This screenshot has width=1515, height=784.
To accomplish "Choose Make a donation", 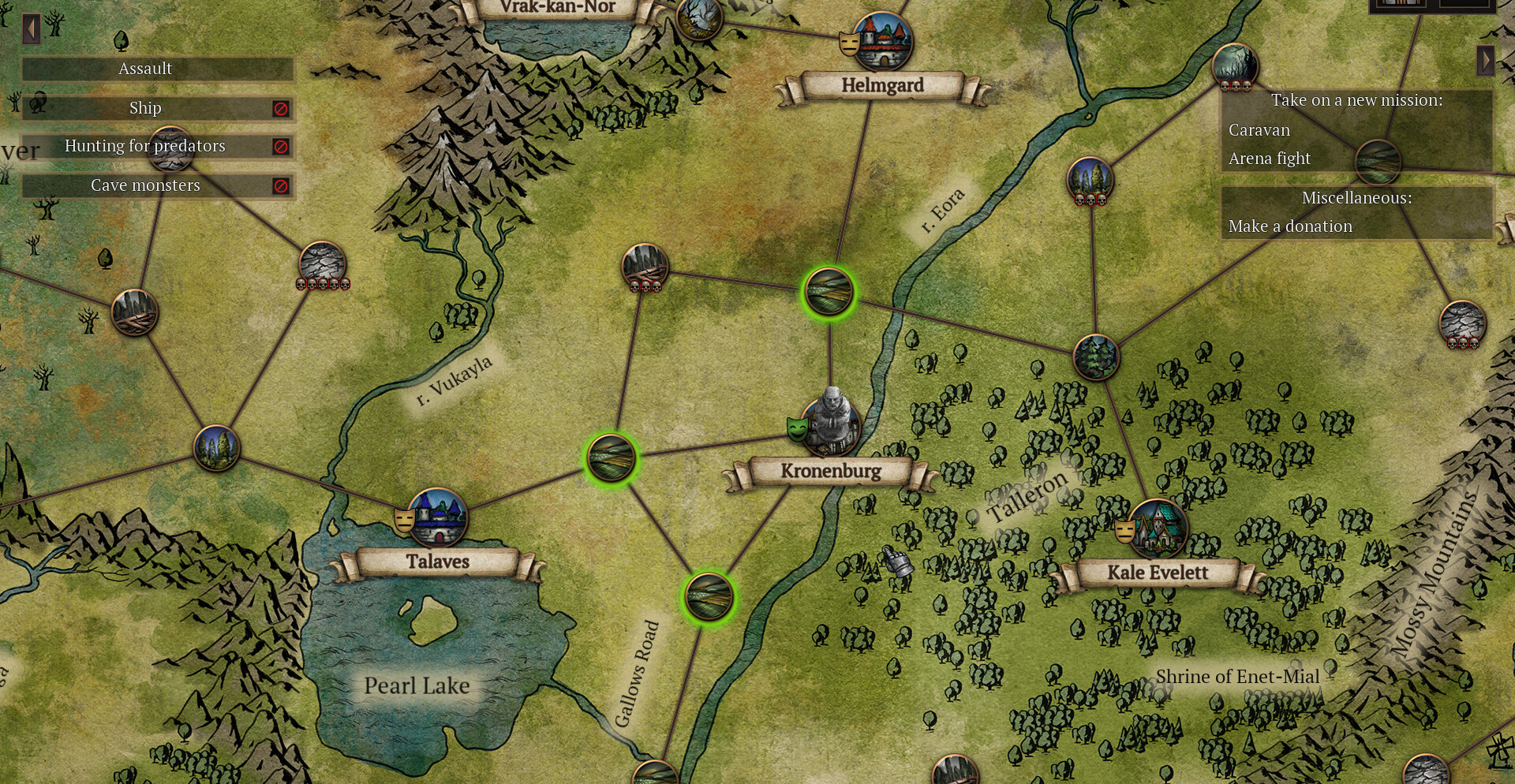I will (x=1289, y=226).
